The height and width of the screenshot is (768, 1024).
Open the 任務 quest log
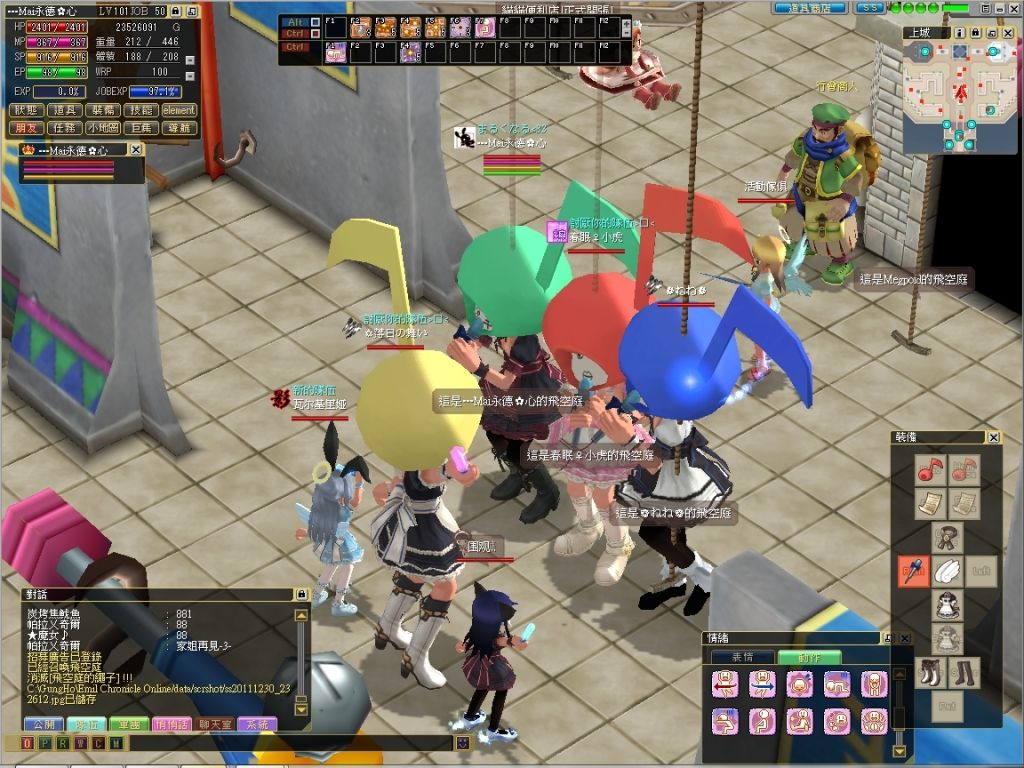coord(66,127)
